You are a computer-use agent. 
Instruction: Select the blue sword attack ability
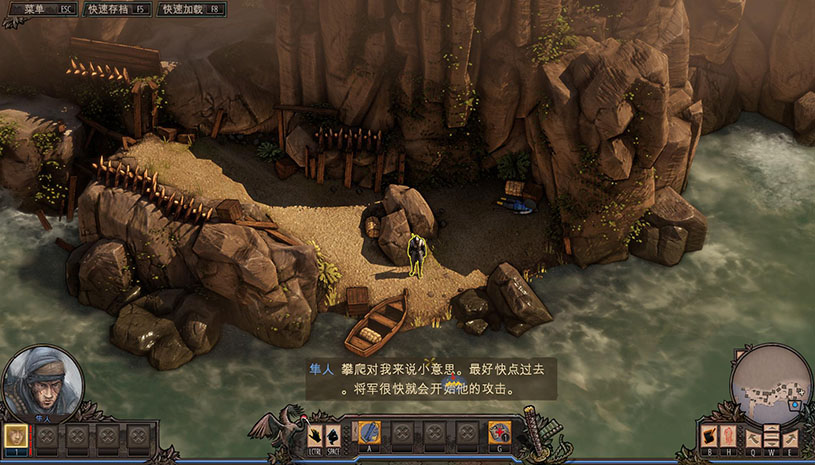pos(369,433)
